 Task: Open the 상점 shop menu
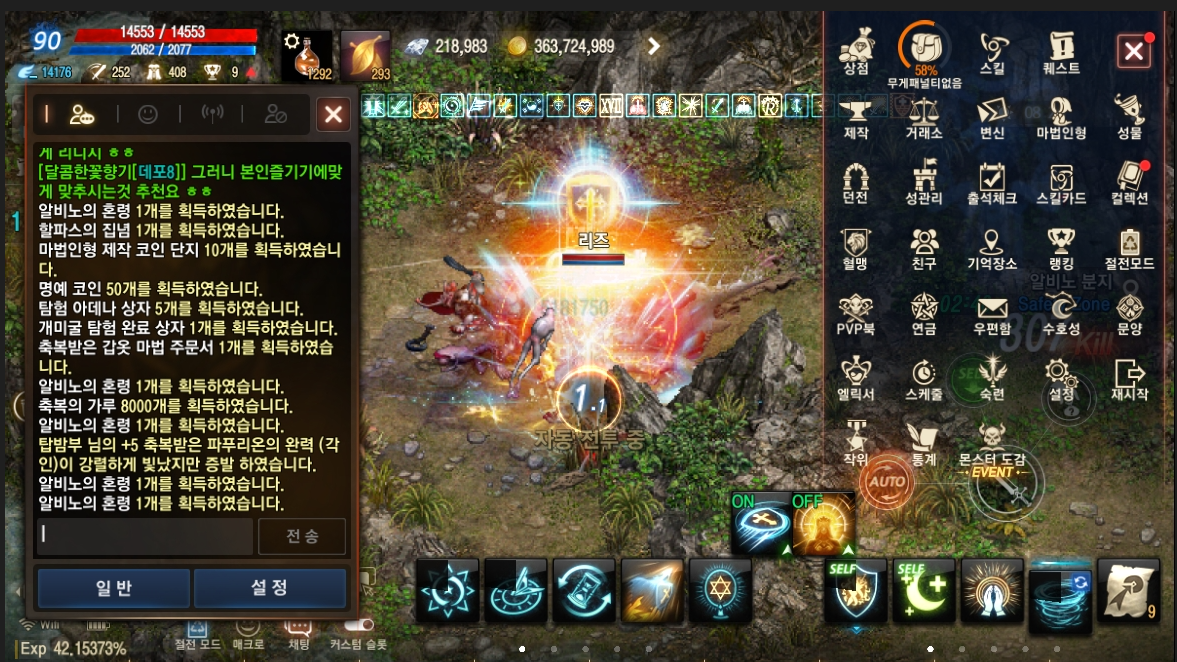855,50
